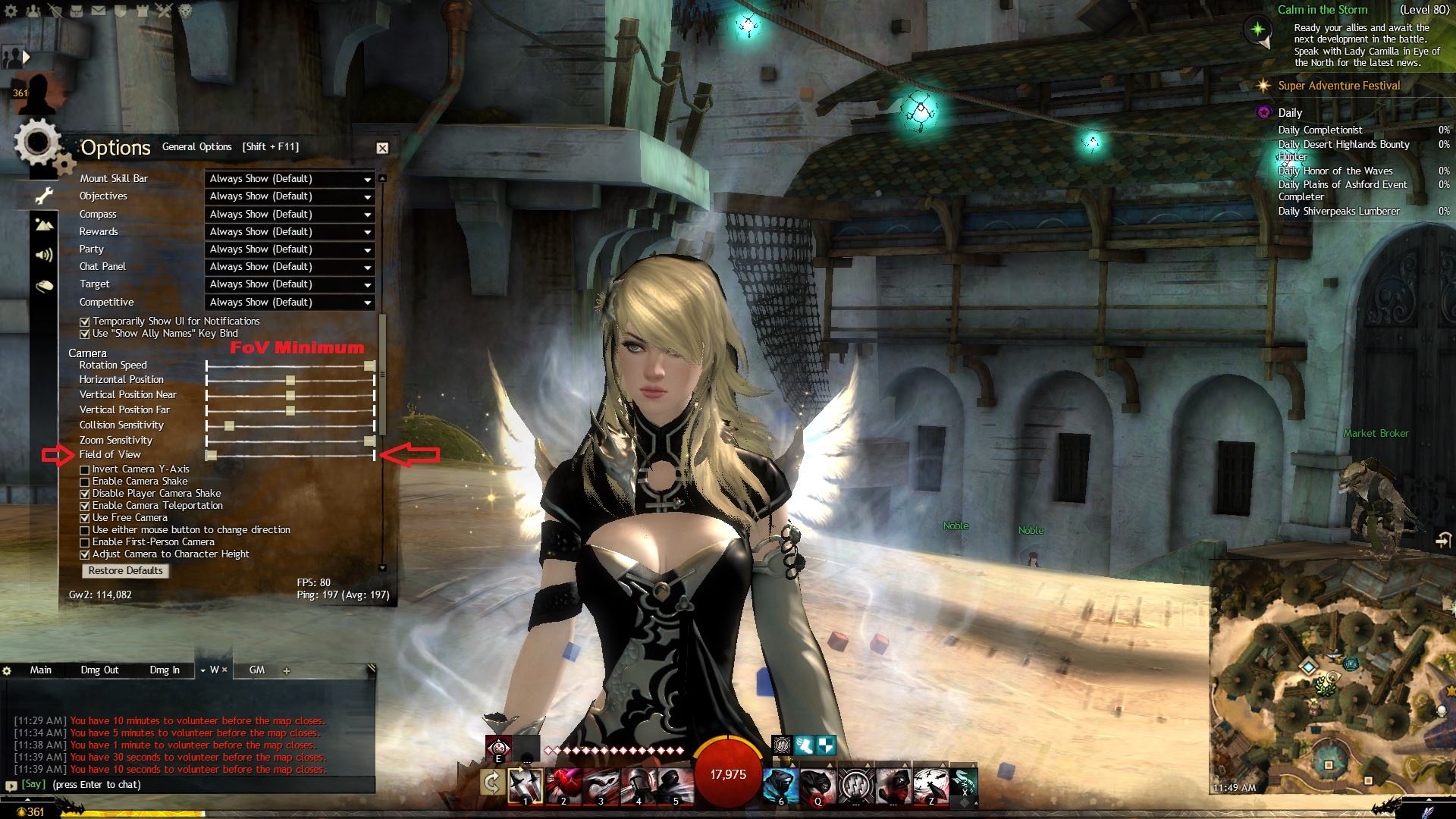Enable Camera Shake checkbox
The height and width of the screenshot is (819, 1456).
click(85, 482)
